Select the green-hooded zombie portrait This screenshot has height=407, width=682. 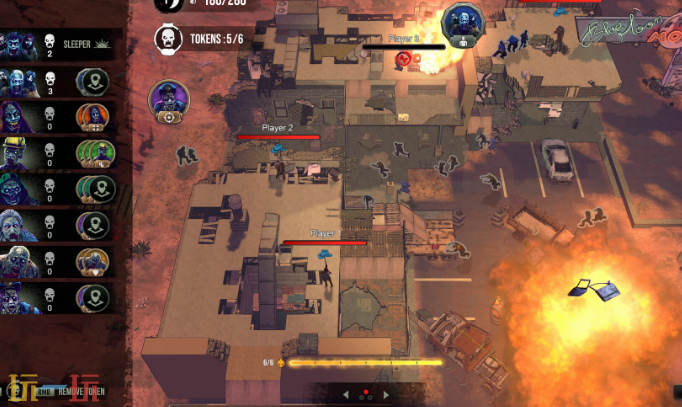pos(18,189)
